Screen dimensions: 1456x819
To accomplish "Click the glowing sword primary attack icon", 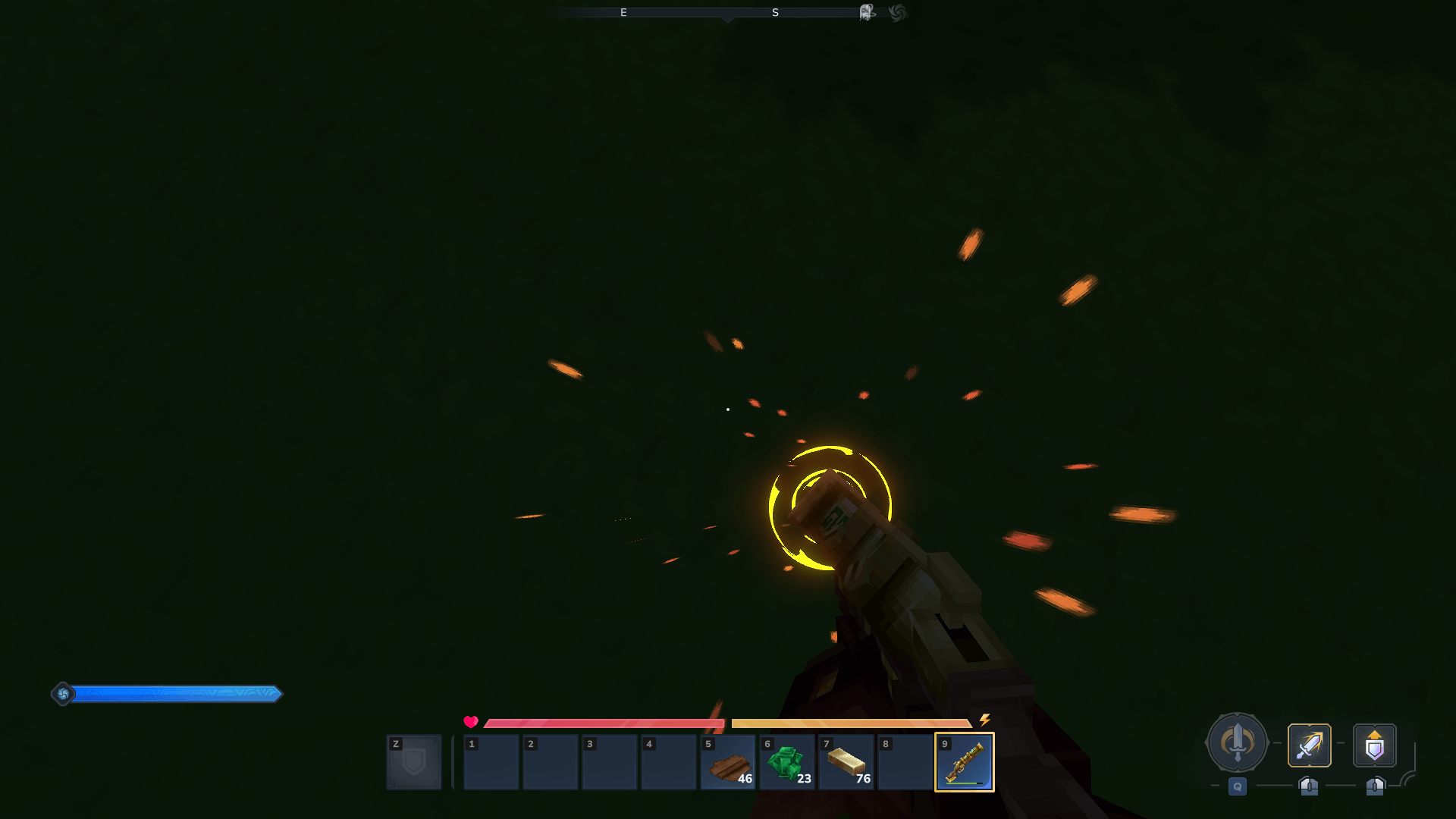I will tap(1310, 745).
